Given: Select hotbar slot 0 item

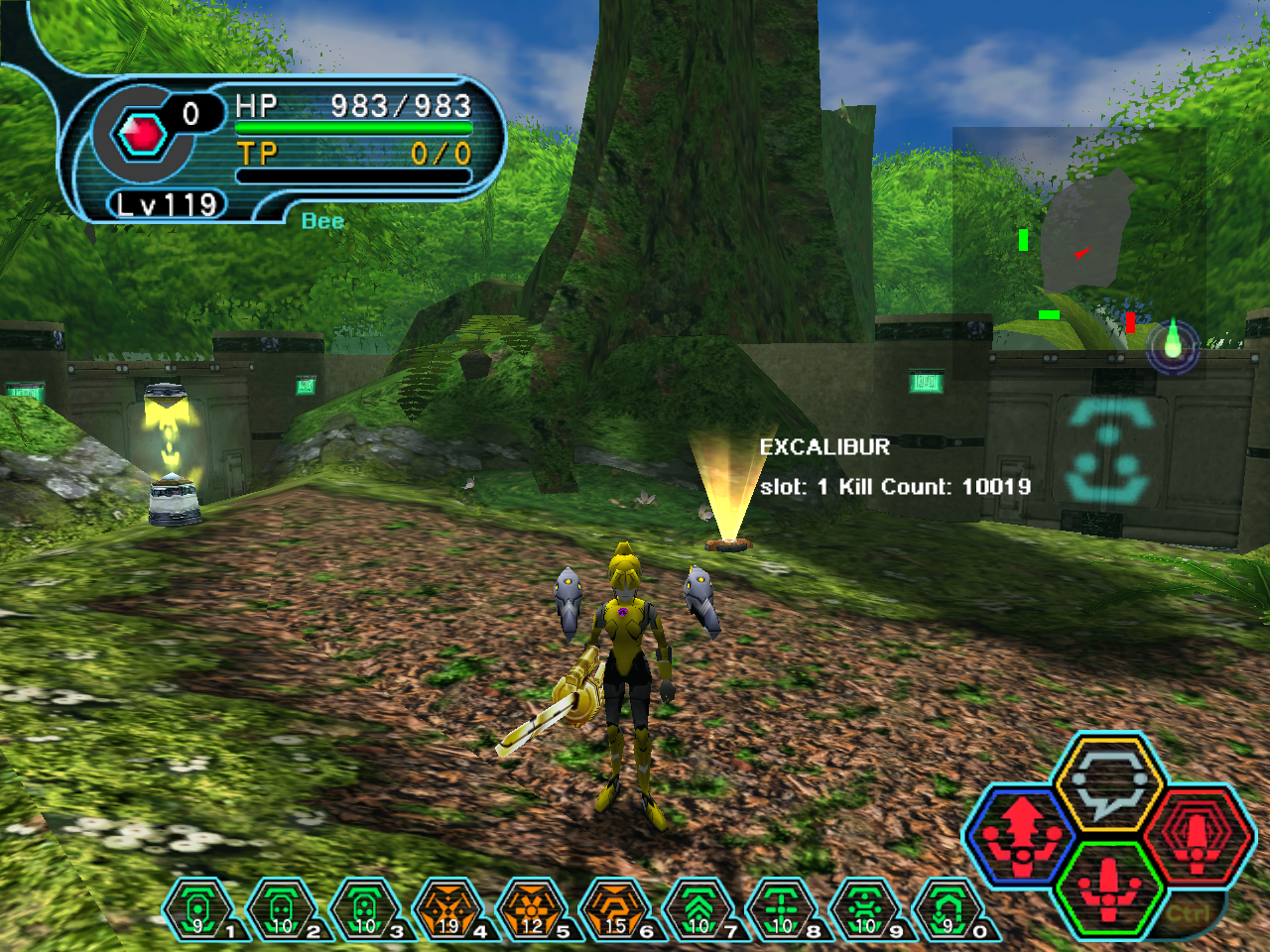Looking at the screenshot, I should (949, 908).
